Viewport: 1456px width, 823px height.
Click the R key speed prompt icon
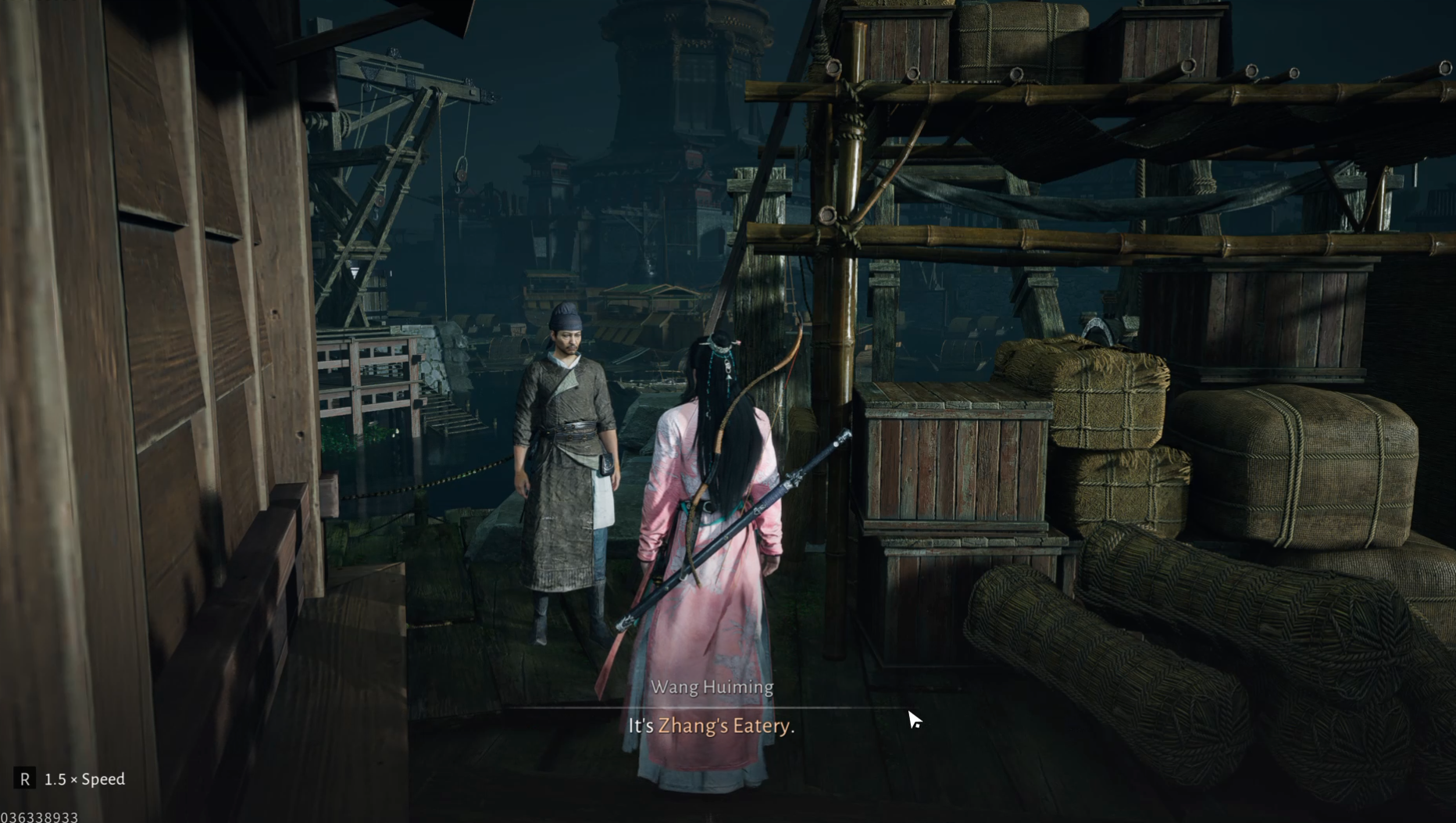[x=28, y=779]
